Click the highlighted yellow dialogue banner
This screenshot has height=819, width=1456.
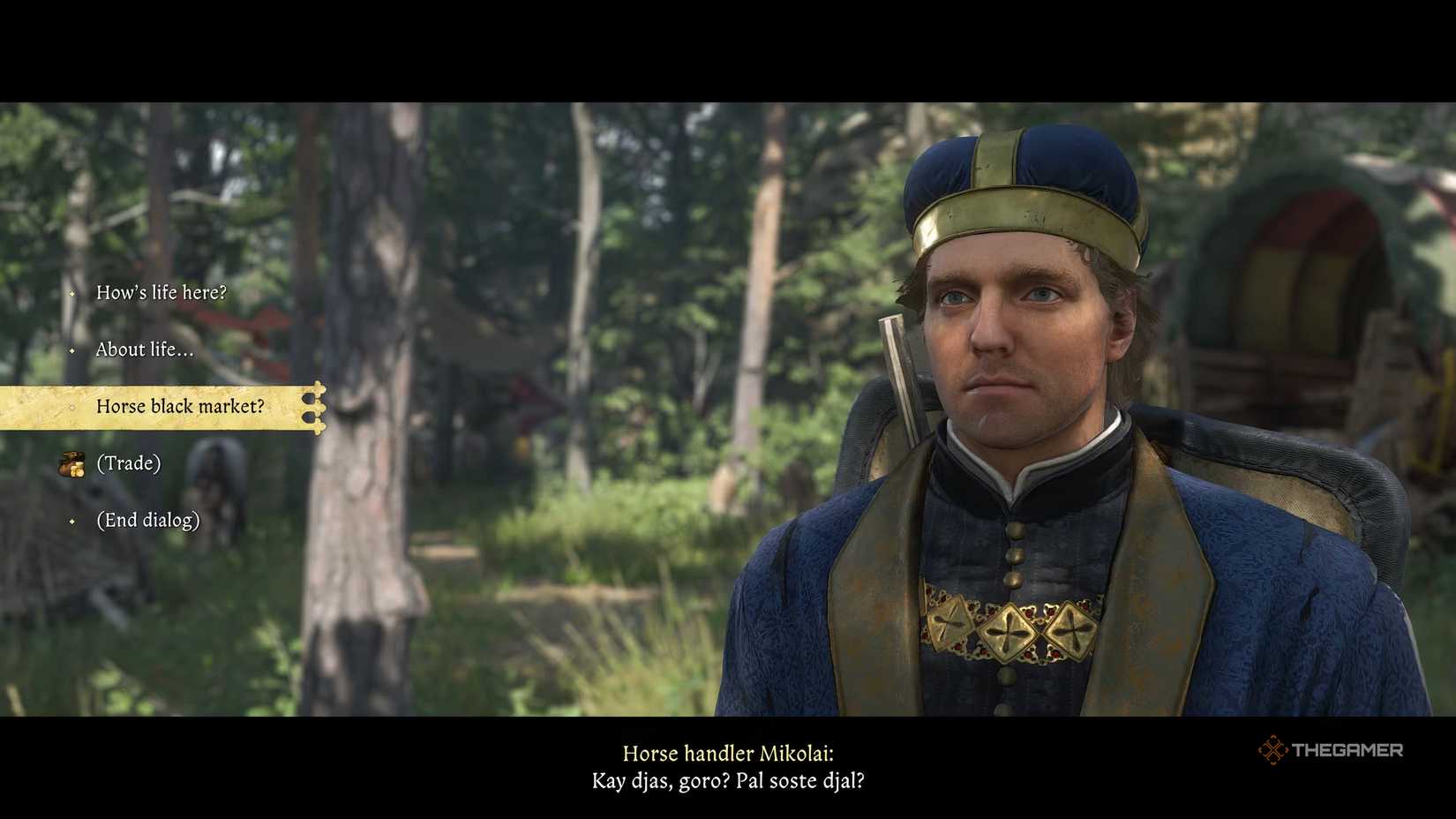coord(159,407)
